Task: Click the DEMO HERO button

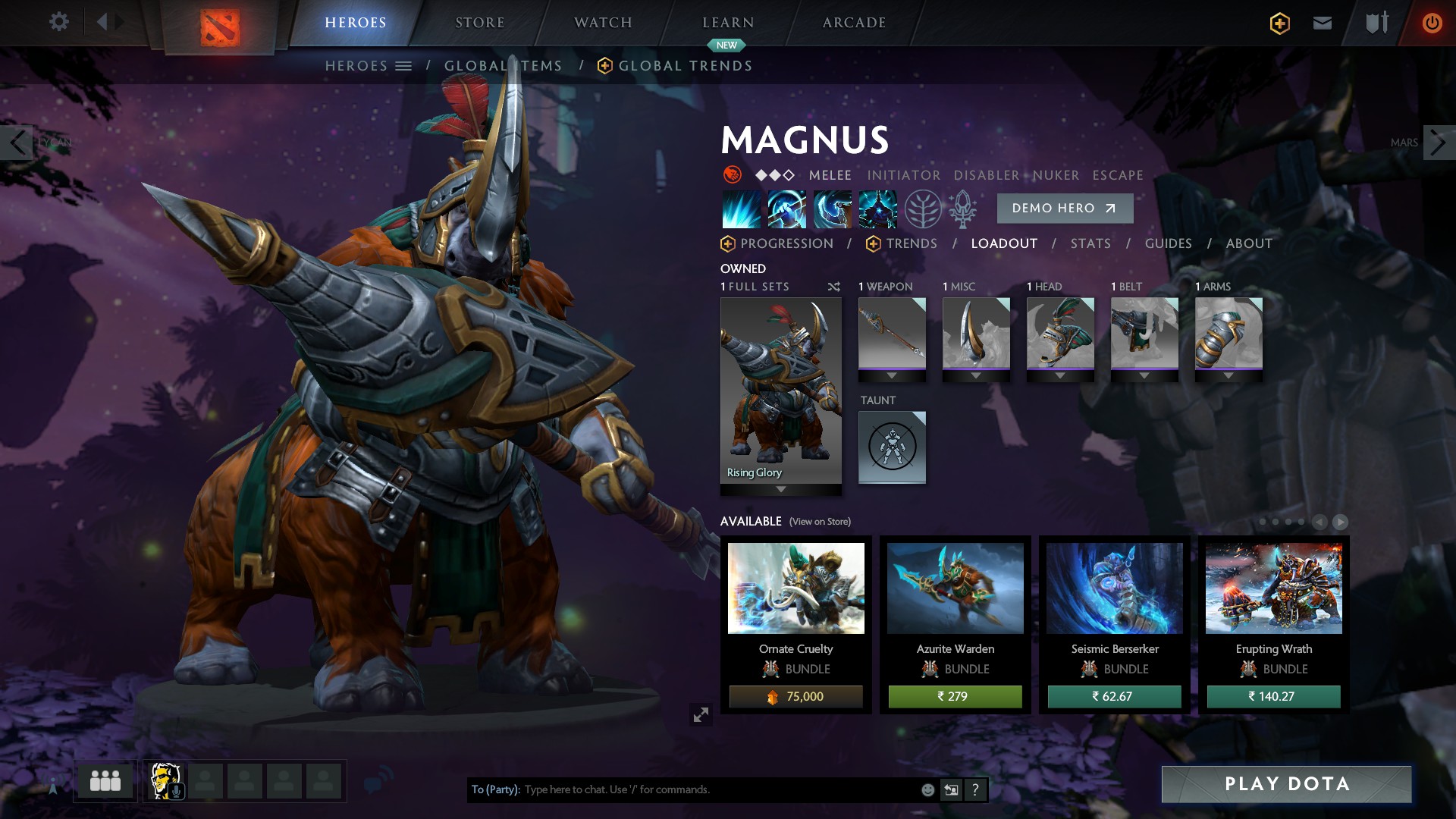Action: click(x=1065, y=208)
